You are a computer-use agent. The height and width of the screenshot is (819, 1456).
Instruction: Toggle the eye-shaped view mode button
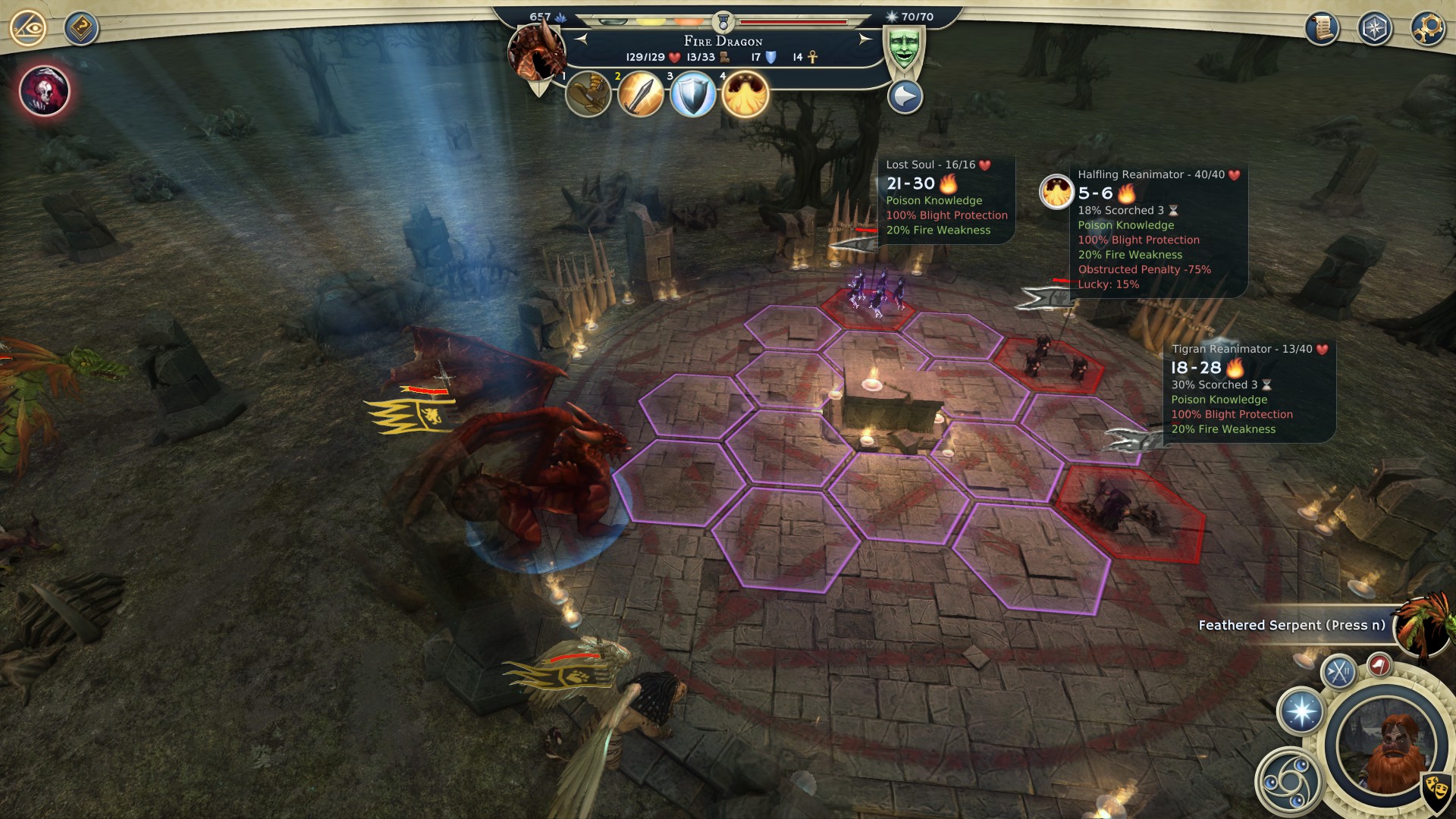coord(28,29)
